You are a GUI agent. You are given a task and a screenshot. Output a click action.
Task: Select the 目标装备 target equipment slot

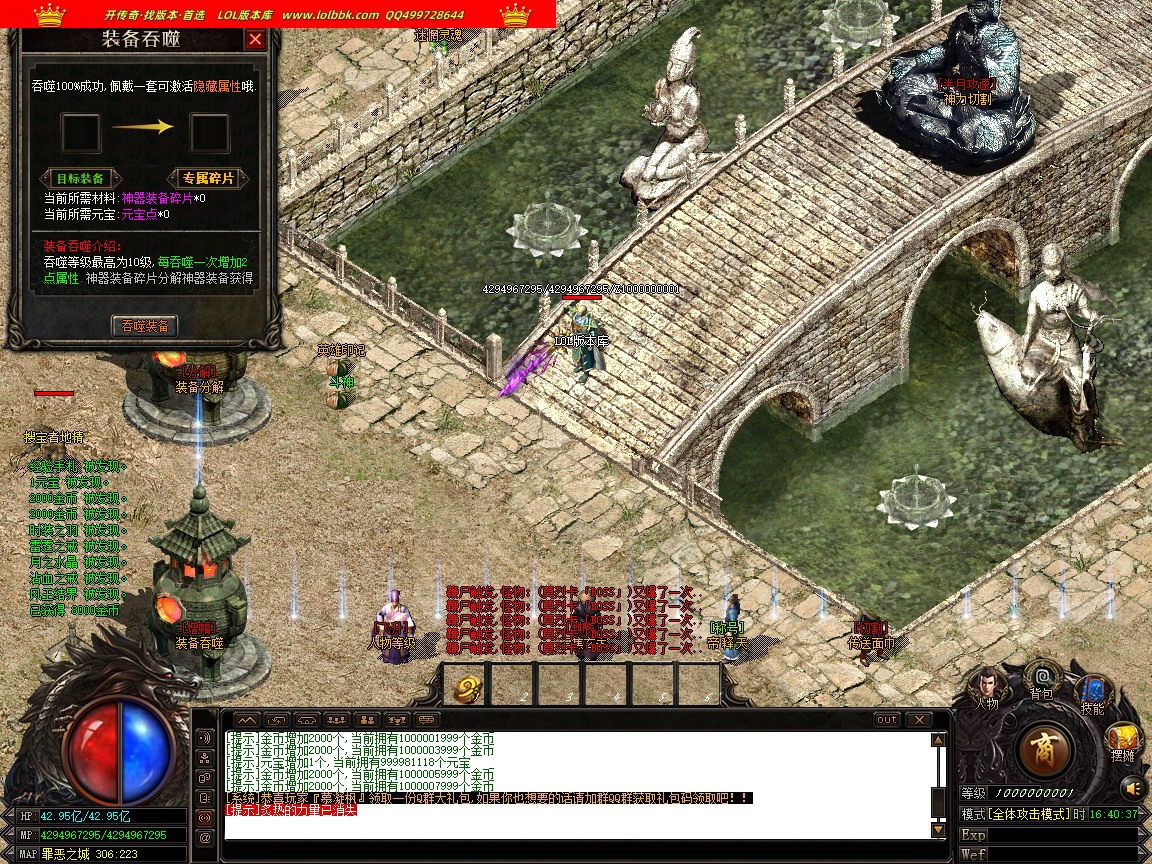pos(81,132)
